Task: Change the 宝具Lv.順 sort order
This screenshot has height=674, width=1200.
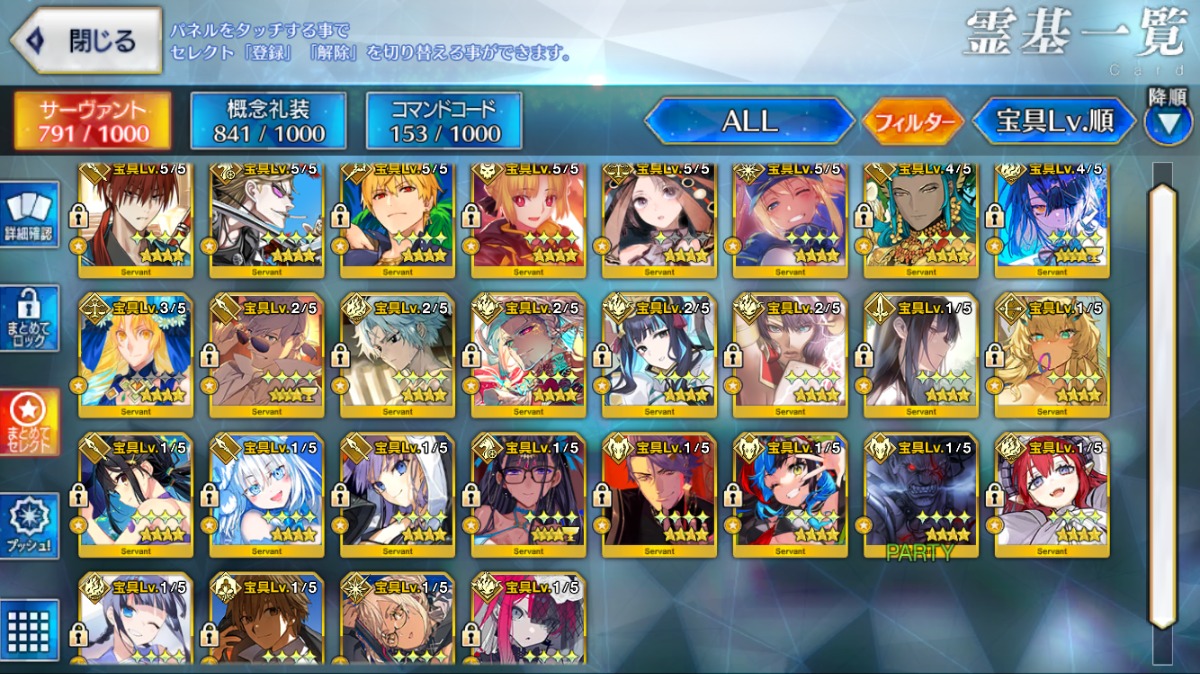Action: (1055, 121)
